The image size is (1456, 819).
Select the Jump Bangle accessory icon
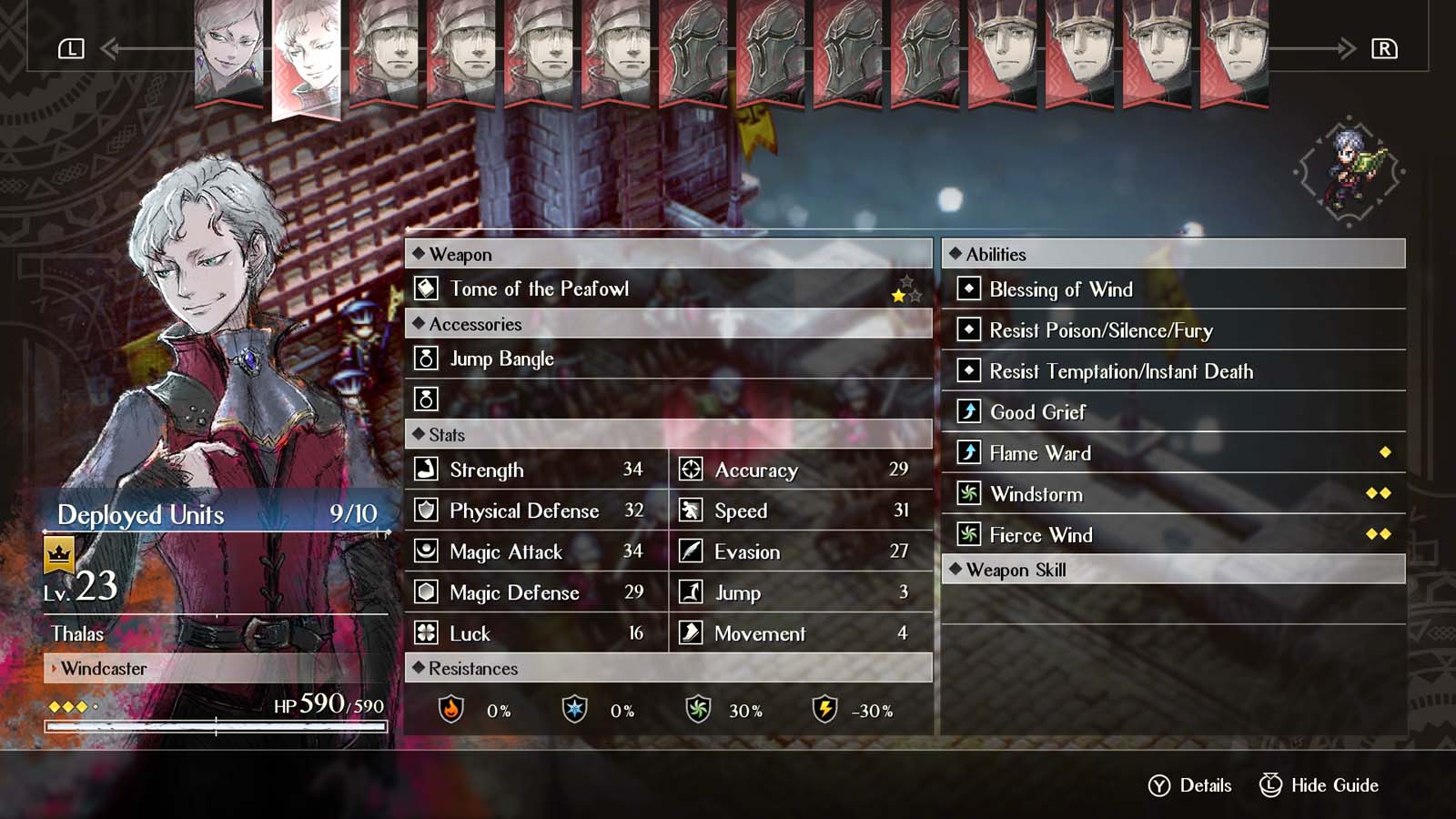424,359
